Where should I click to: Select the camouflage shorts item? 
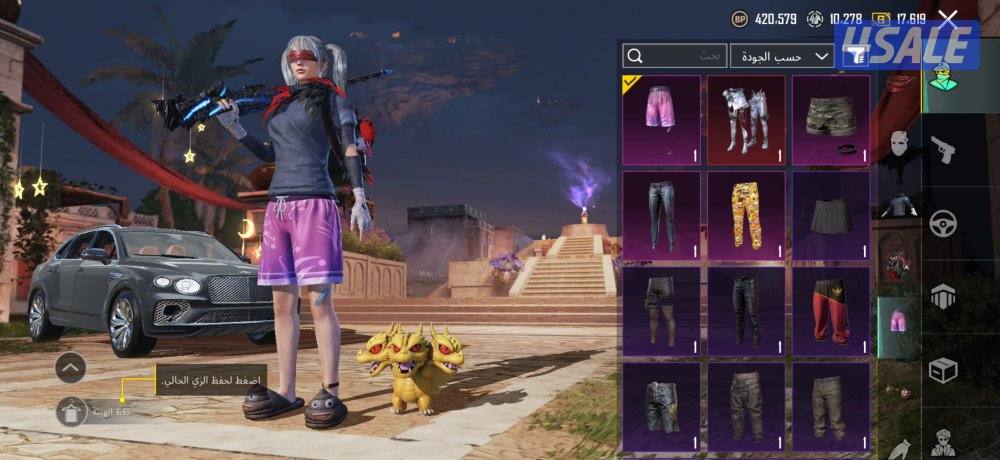point(831,119)
